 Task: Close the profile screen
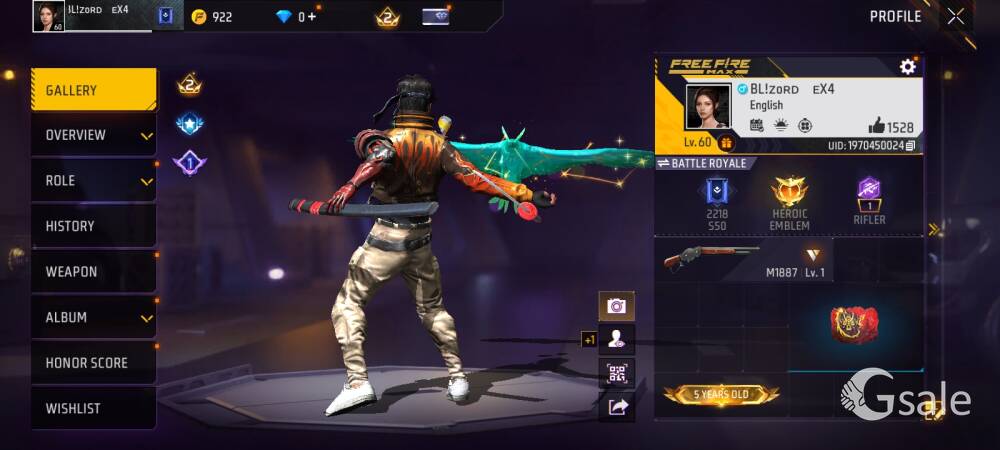[956, 16]
